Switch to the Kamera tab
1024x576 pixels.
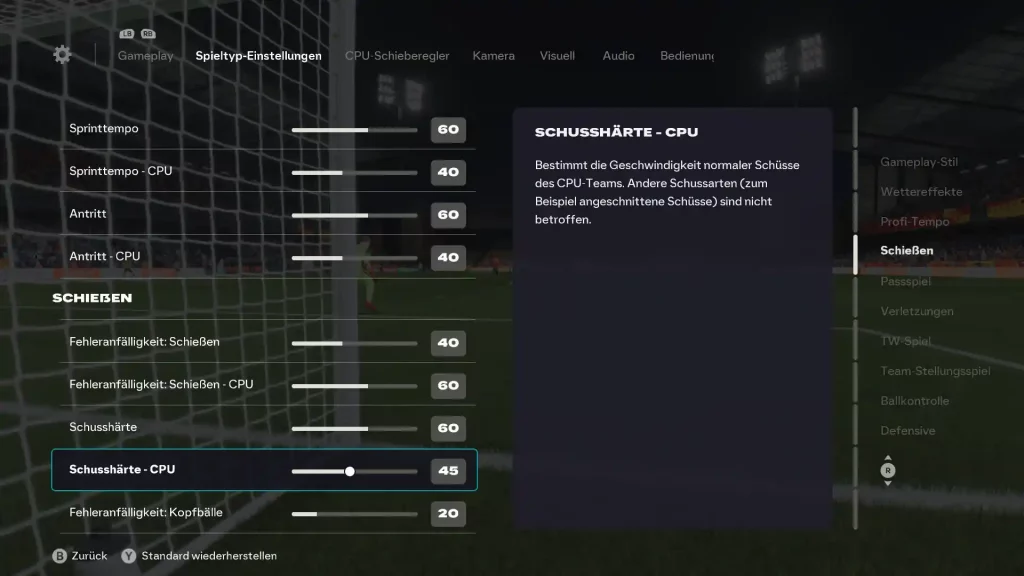click(x=493, y=56)
